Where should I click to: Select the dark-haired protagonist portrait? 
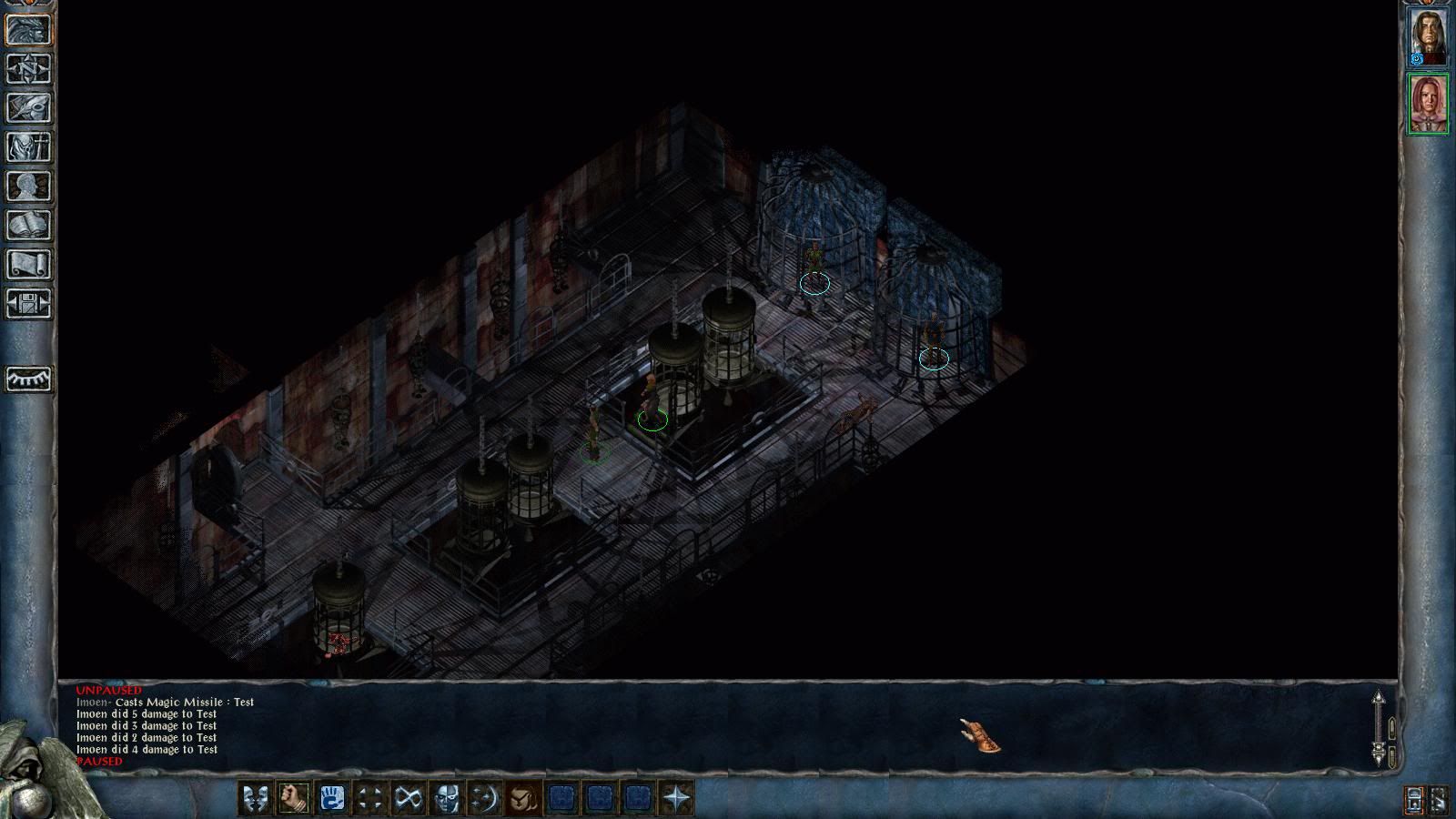pyautogui.click(x=1428, y=37)
